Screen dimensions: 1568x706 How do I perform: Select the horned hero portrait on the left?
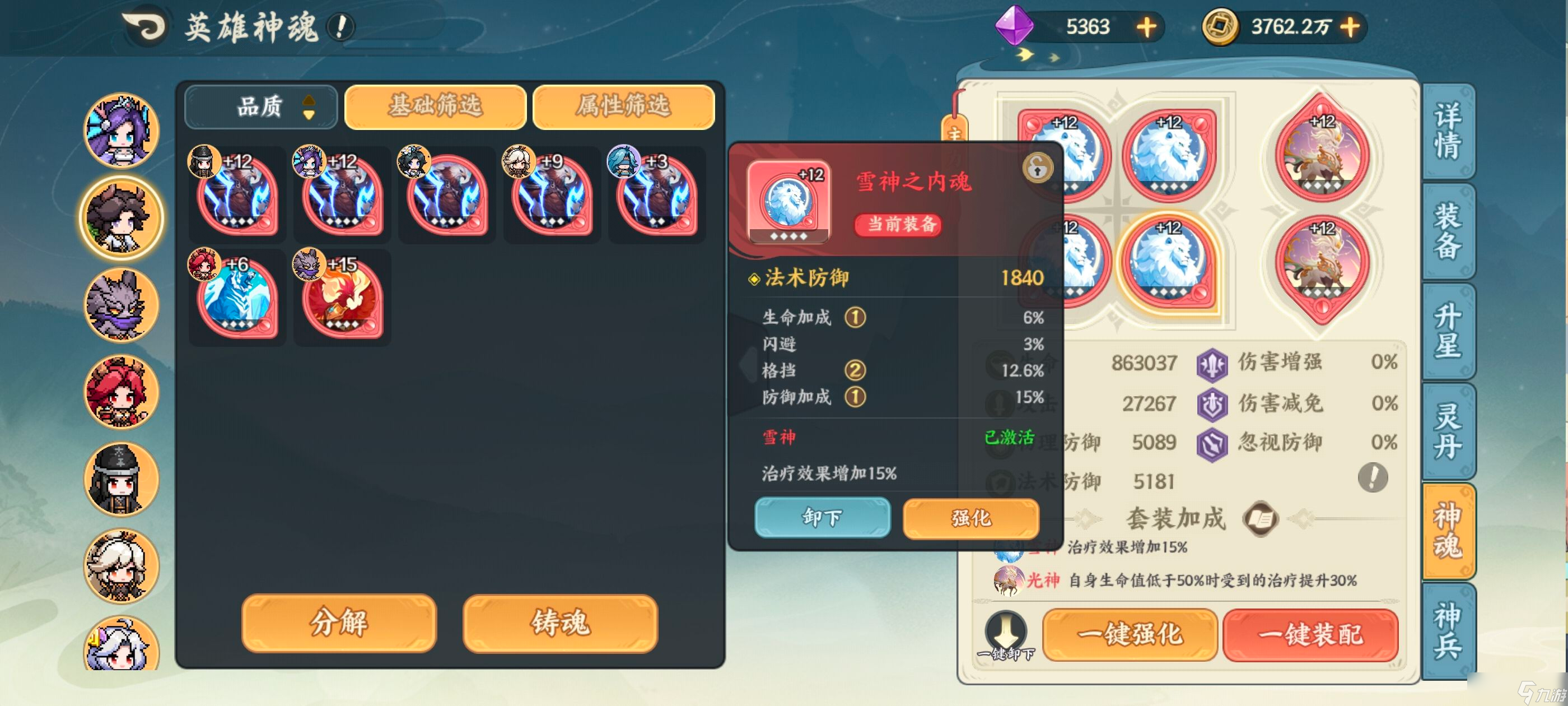click(x=120, y=217)
